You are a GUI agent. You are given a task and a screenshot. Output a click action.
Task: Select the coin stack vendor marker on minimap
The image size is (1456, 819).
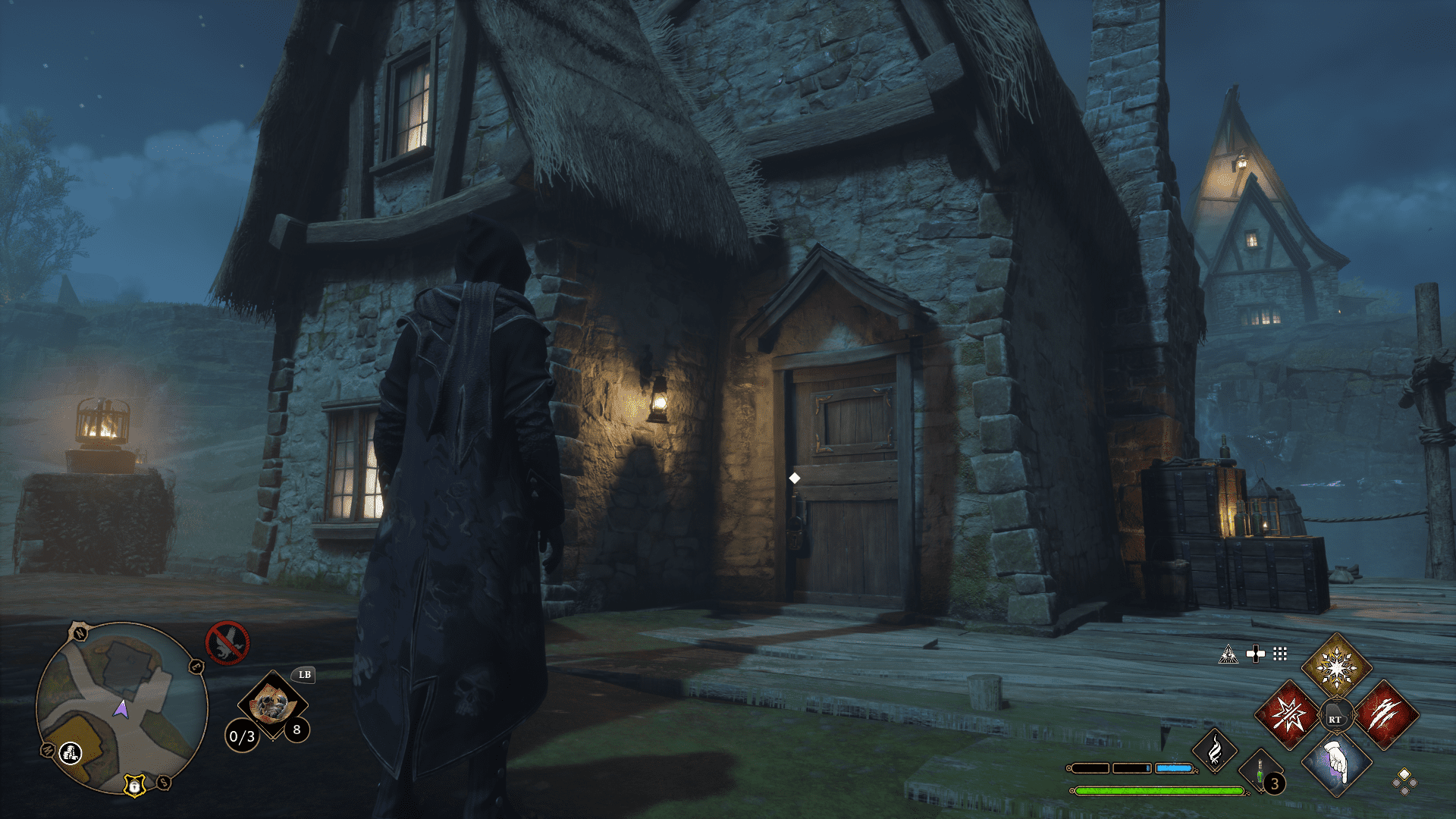(x=71, y=752)
